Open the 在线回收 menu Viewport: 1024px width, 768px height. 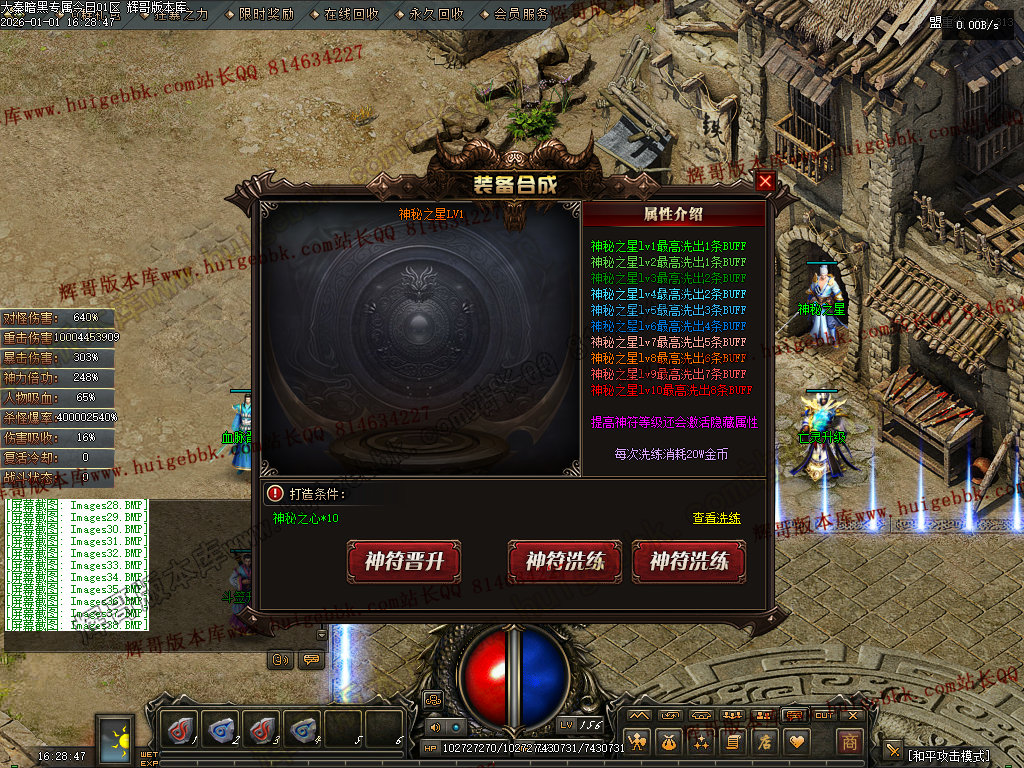(351, 14)
